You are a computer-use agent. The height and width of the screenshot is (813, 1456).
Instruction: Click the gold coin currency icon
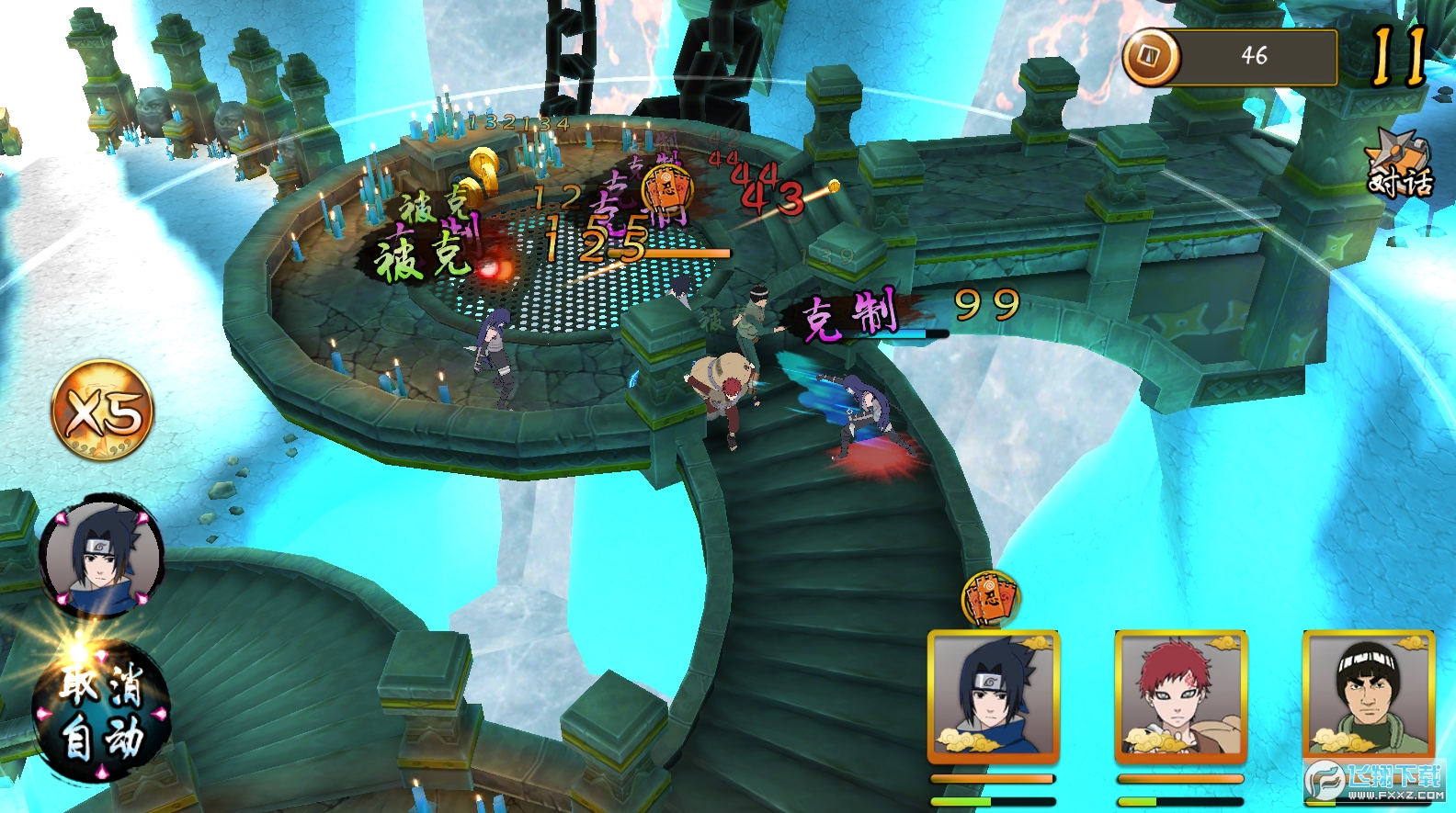point(1150,57)
